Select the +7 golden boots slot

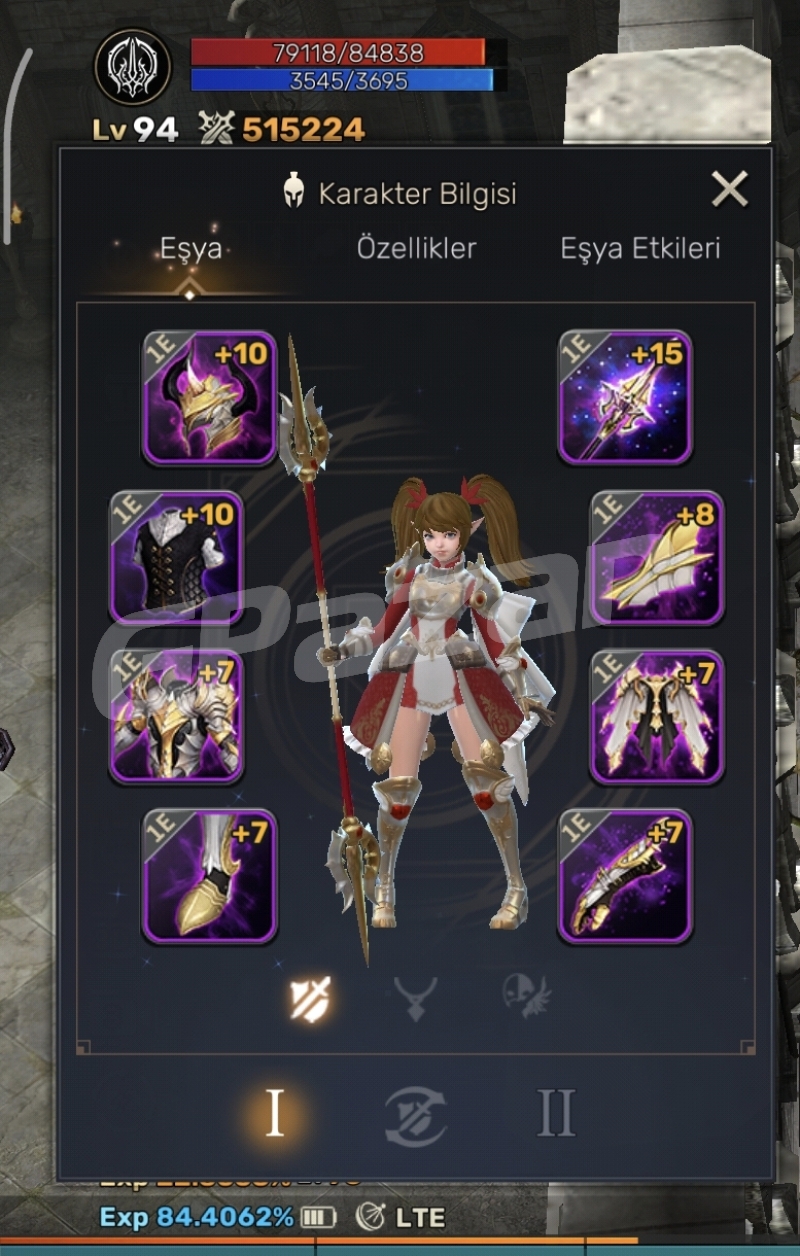(x=209, y=876)
